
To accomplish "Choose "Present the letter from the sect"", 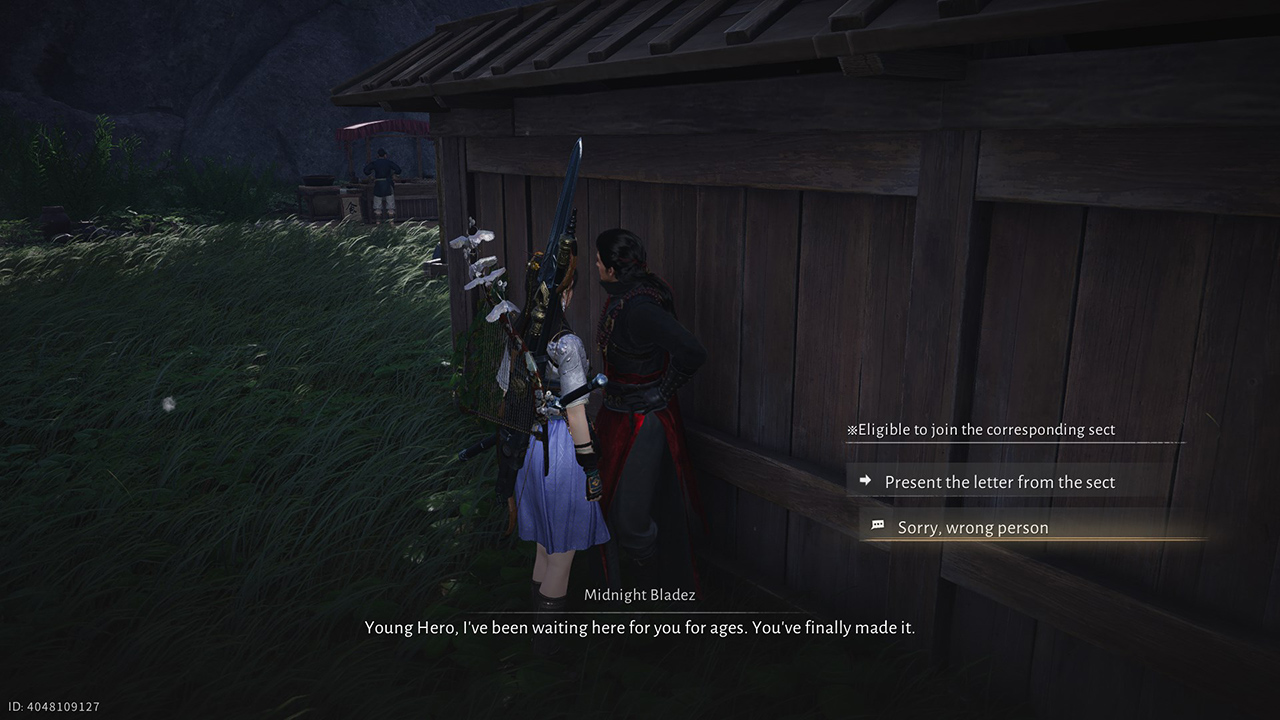I will [999, 482].
